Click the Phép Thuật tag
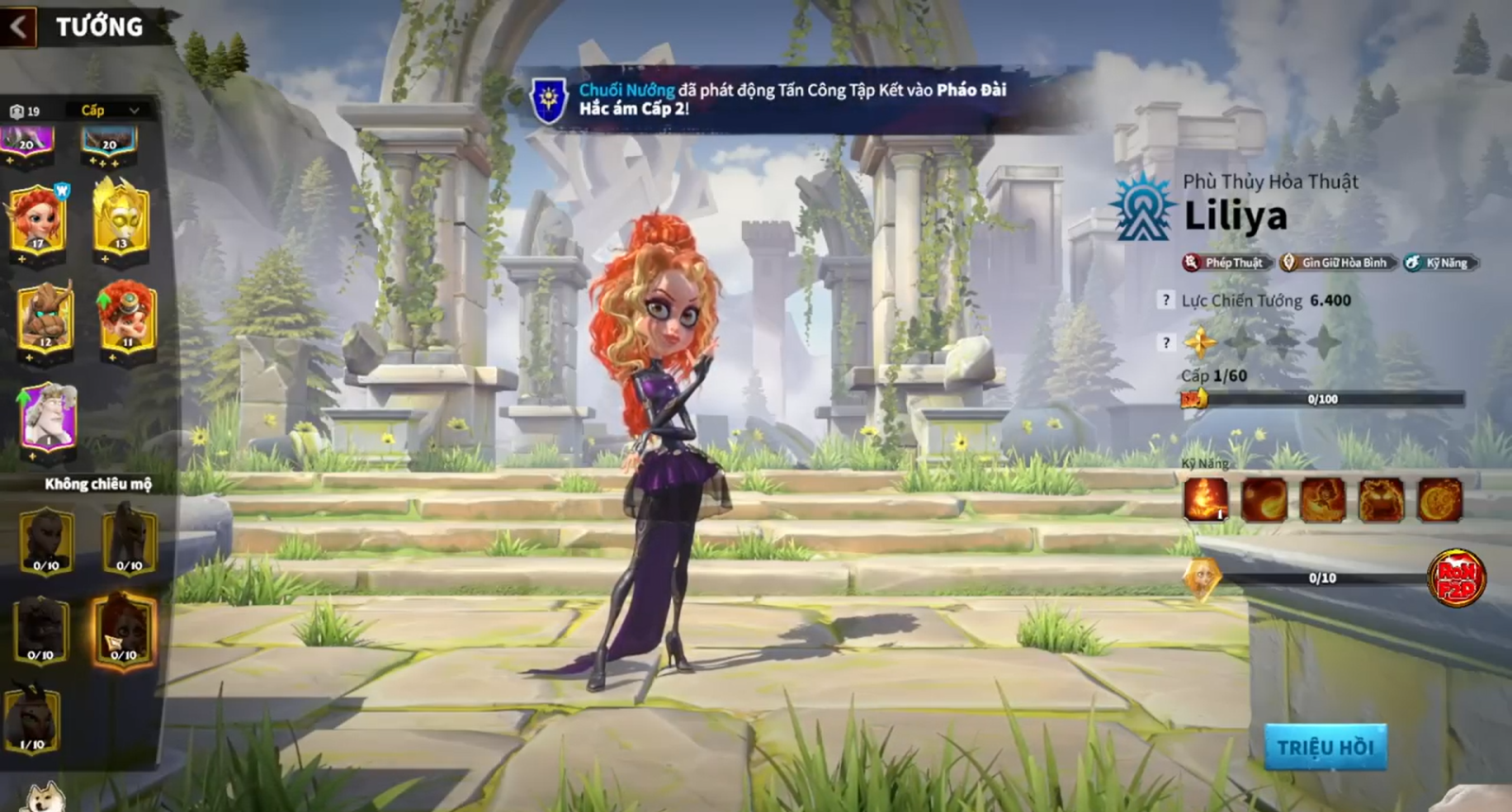 pyautogui.click(x=1227, y=263)
